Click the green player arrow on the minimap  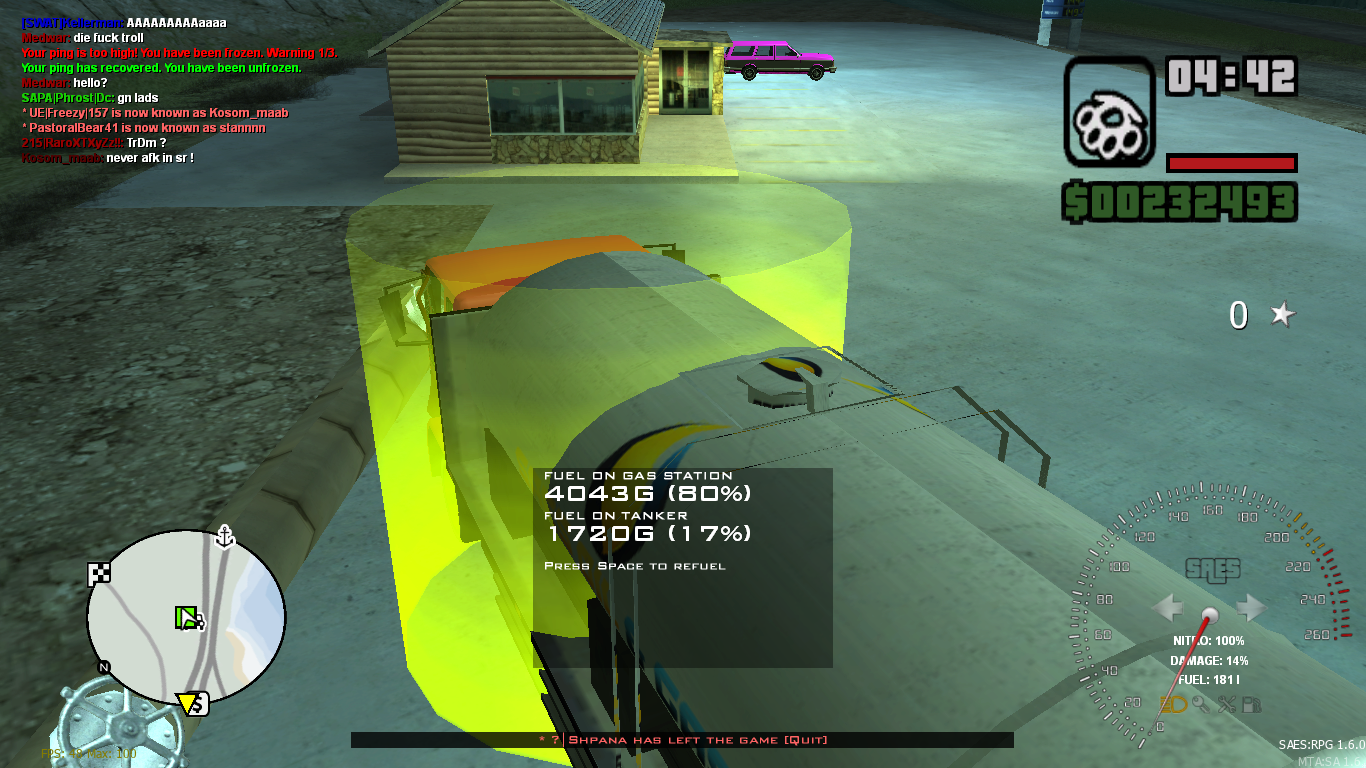(187, 618)
